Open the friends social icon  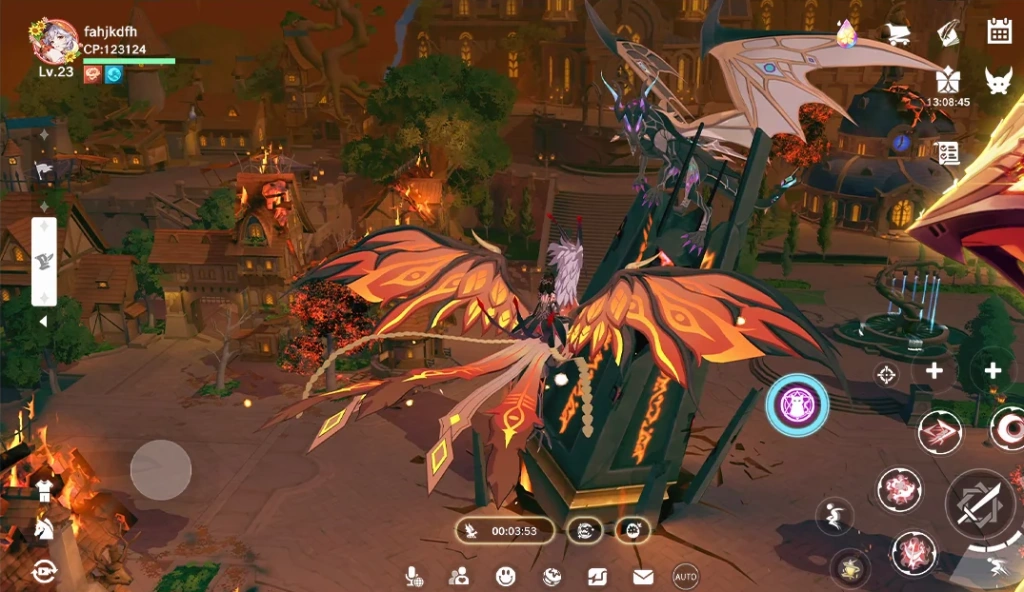click(x=459, y=577)
